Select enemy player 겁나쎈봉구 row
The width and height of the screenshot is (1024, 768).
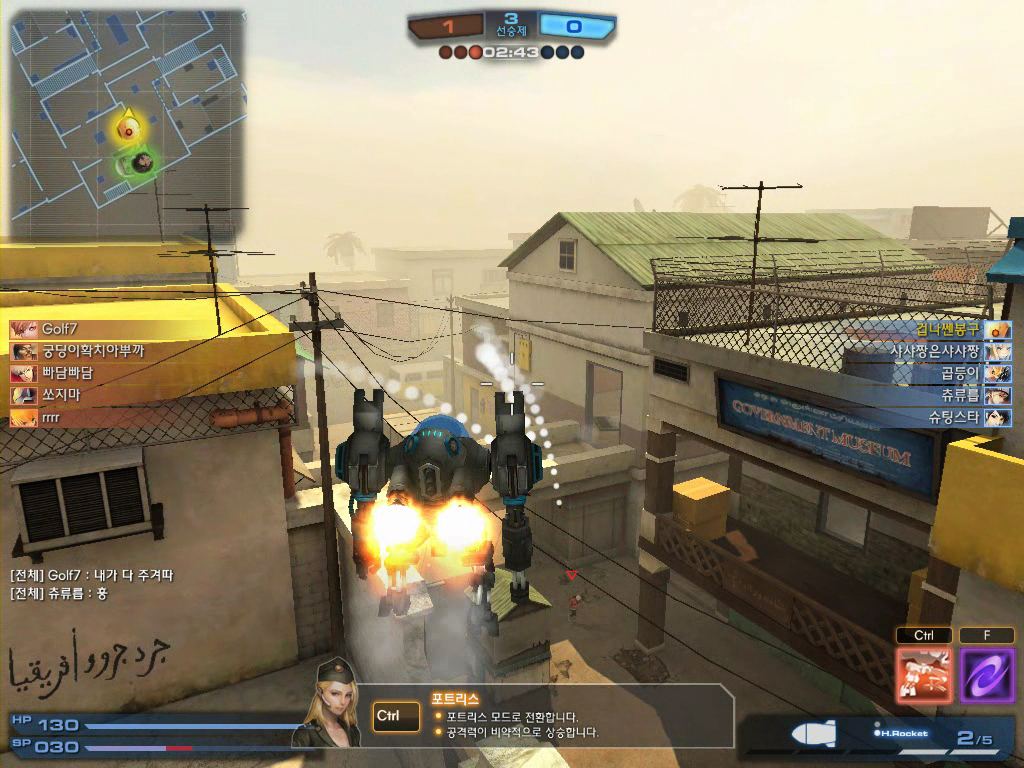coord(950,329)
